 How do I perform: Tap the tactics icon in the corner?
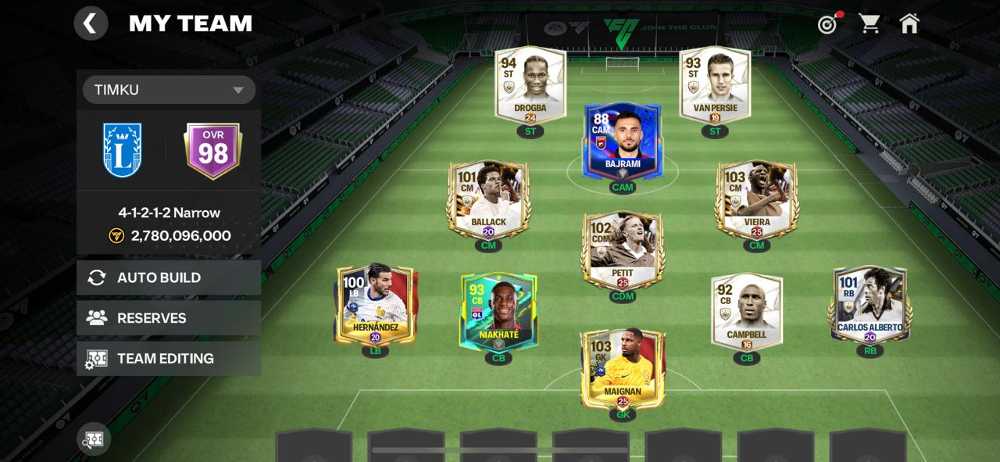(x=94, y=438)
